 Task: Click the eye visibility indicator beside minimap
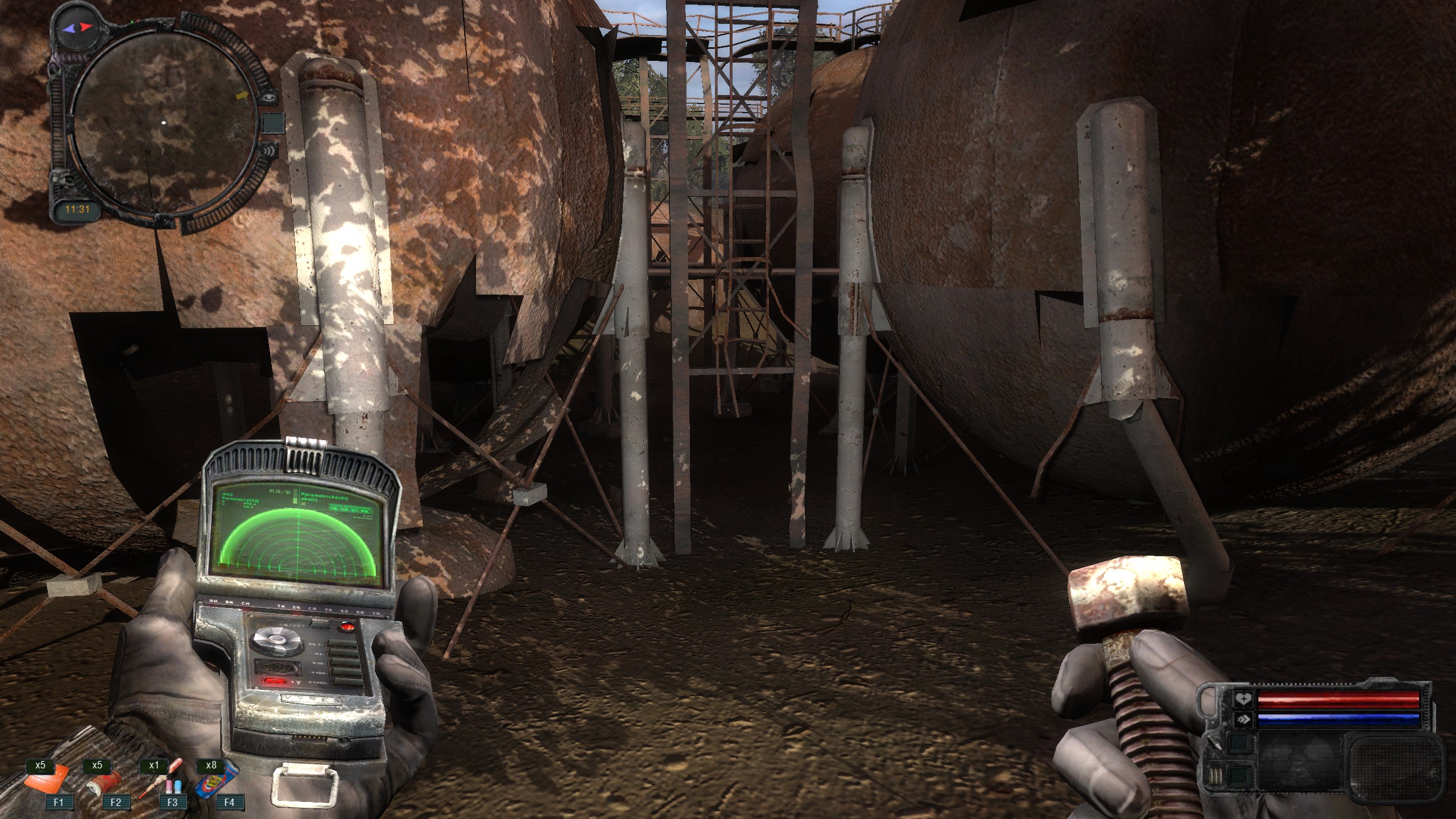(268, 97)
